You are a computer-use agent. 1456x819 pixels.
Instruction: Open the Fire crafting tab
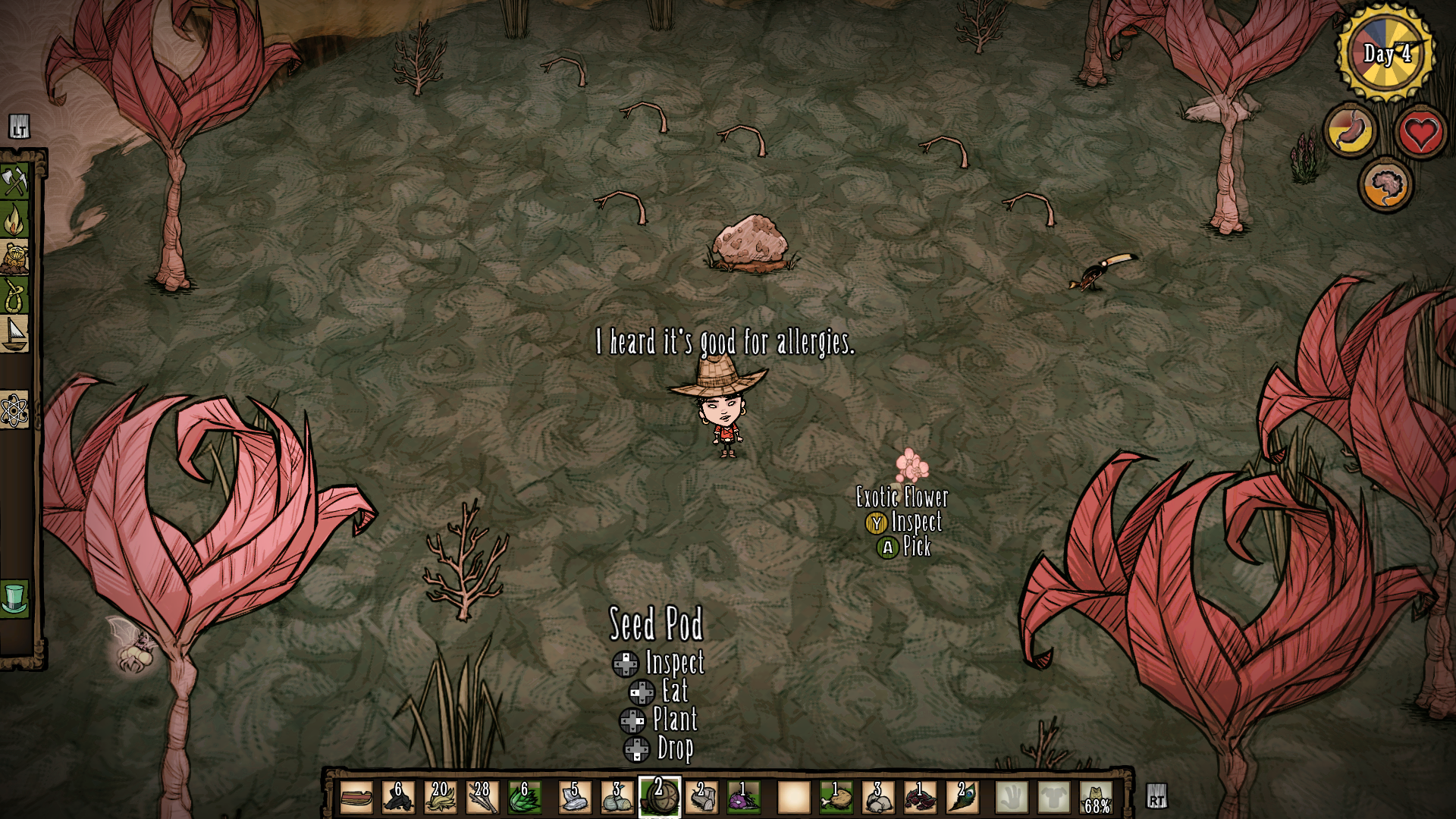pos(14,220)
